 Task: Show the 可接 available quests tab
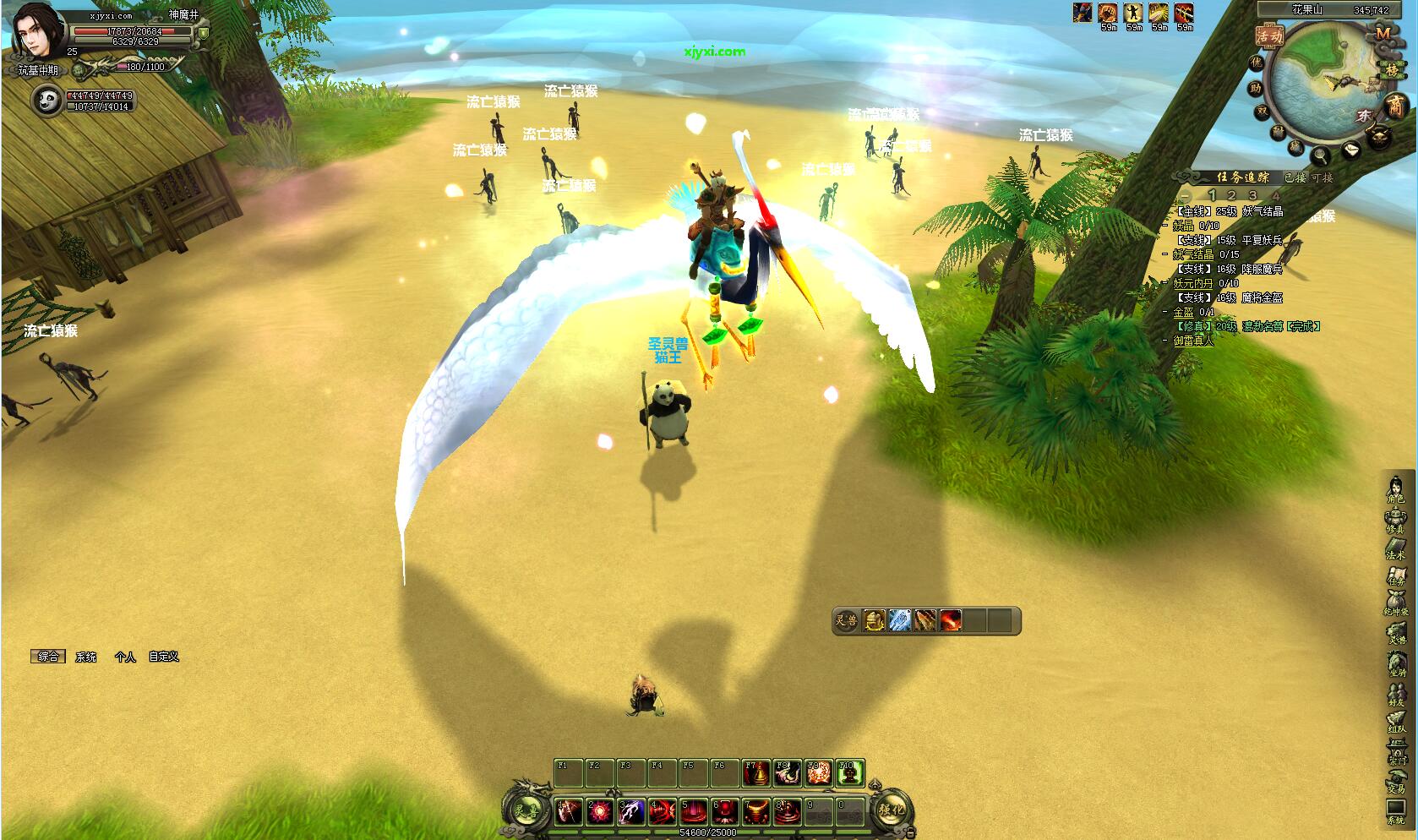tap(1323, 177)
